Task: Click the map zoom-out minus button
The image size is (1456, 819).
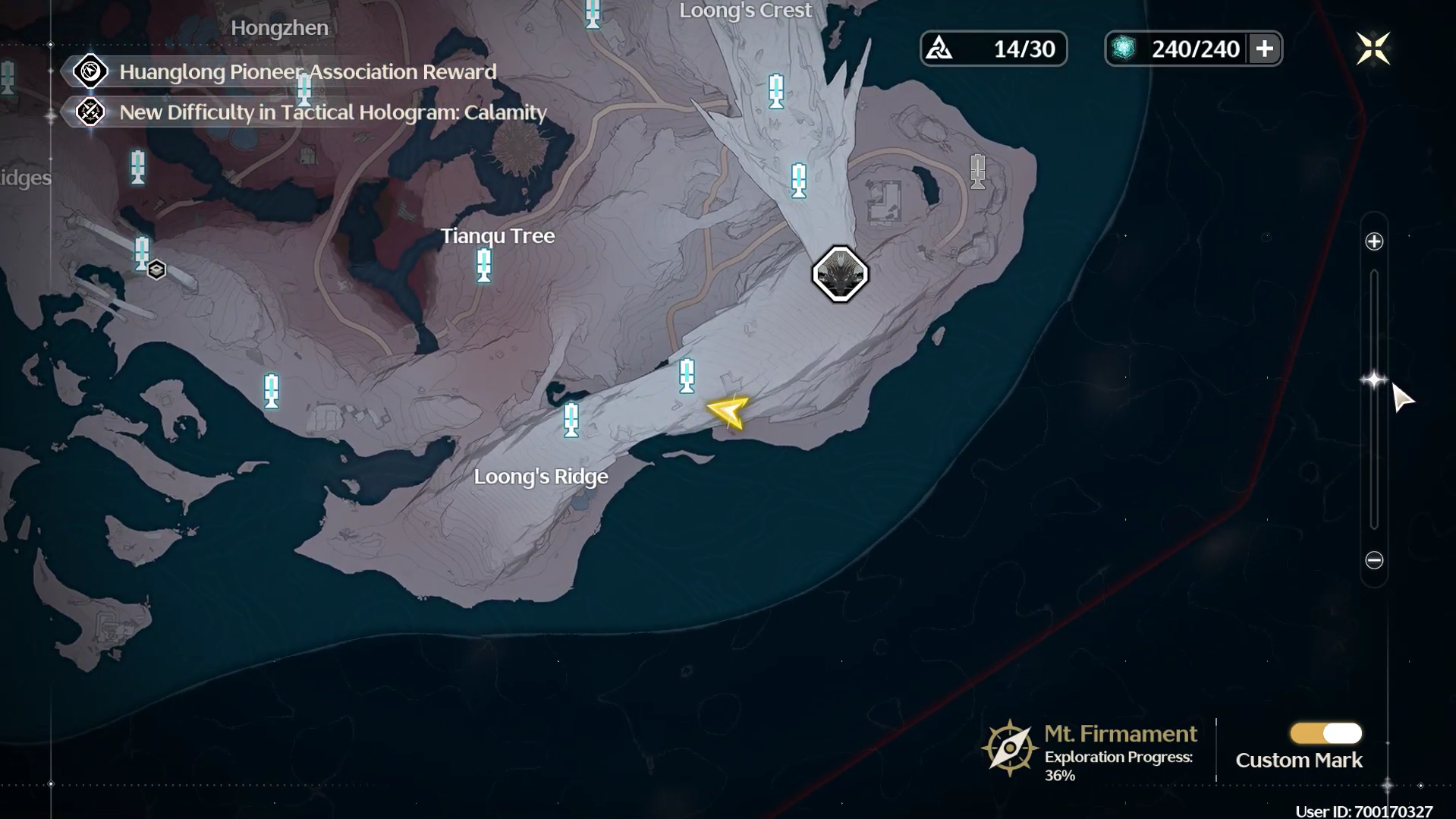Action: [1374, 560]
